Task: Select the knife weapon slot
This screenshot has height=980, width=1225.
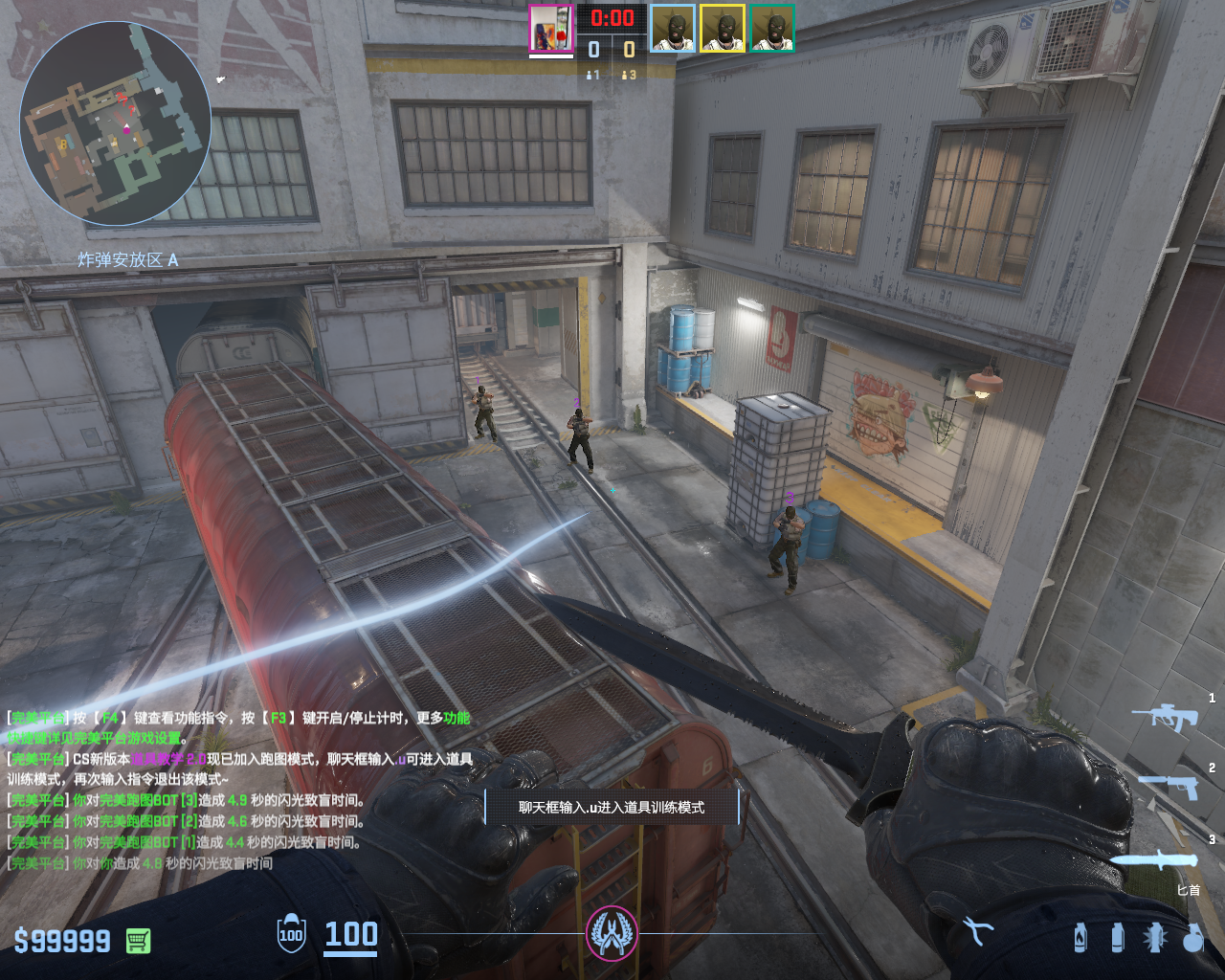Action: click(x=1155, y=860)
